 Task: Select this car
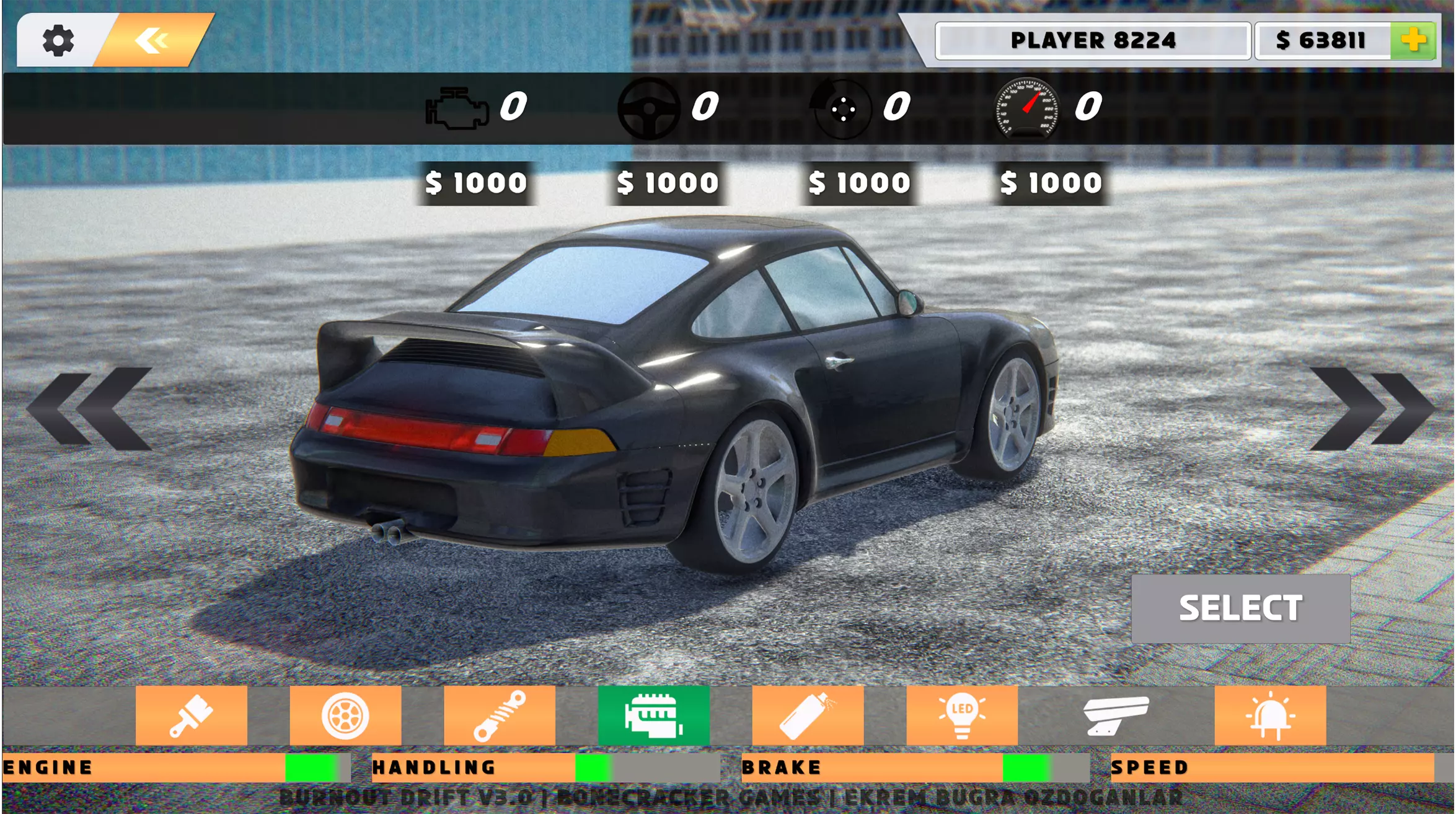[x=1240, y=608]
